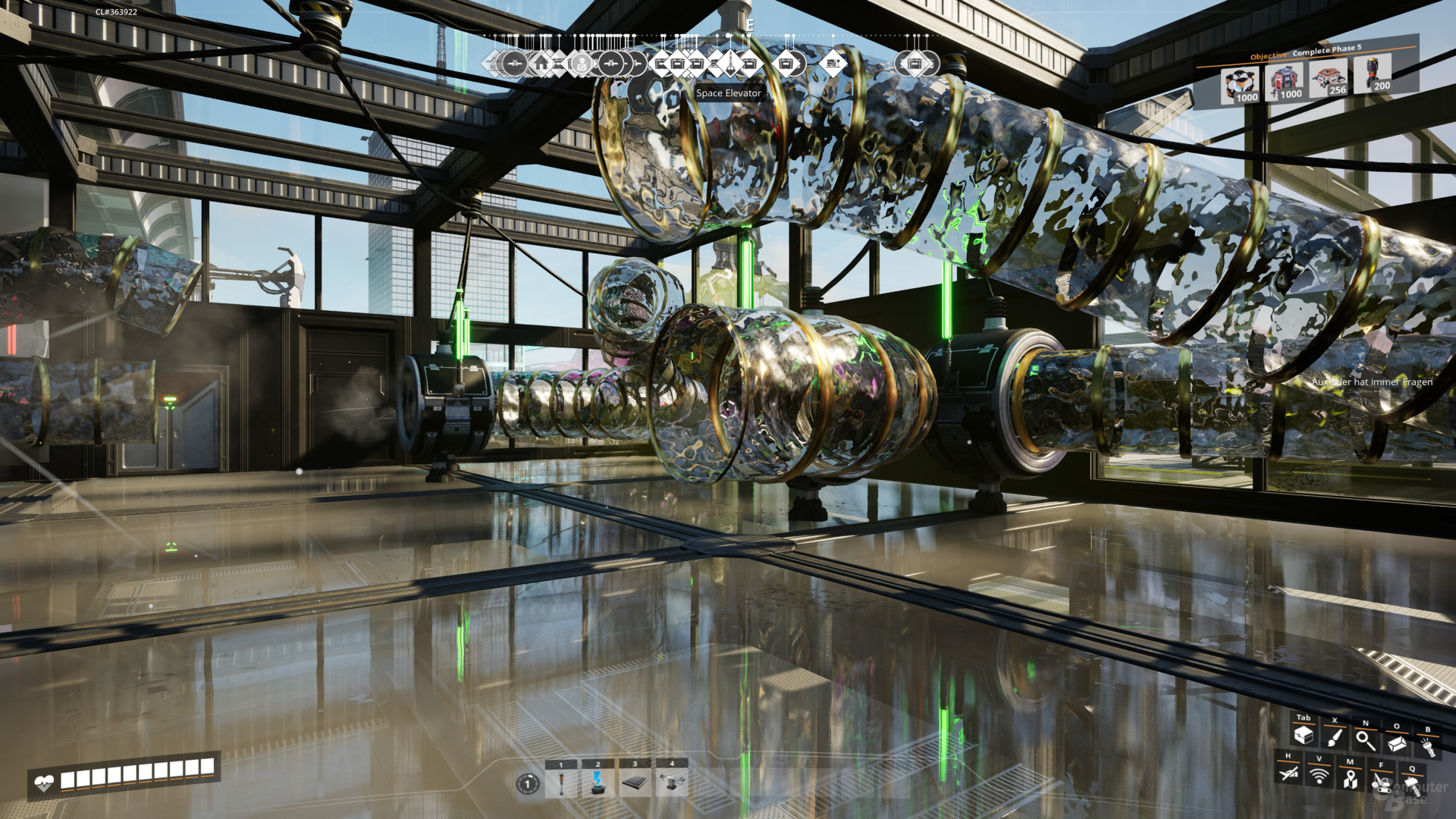The image size is (1456, 819).
Task: Open the map with the map pin icon
Action: pyautogui.click(x=1350, y=779)
